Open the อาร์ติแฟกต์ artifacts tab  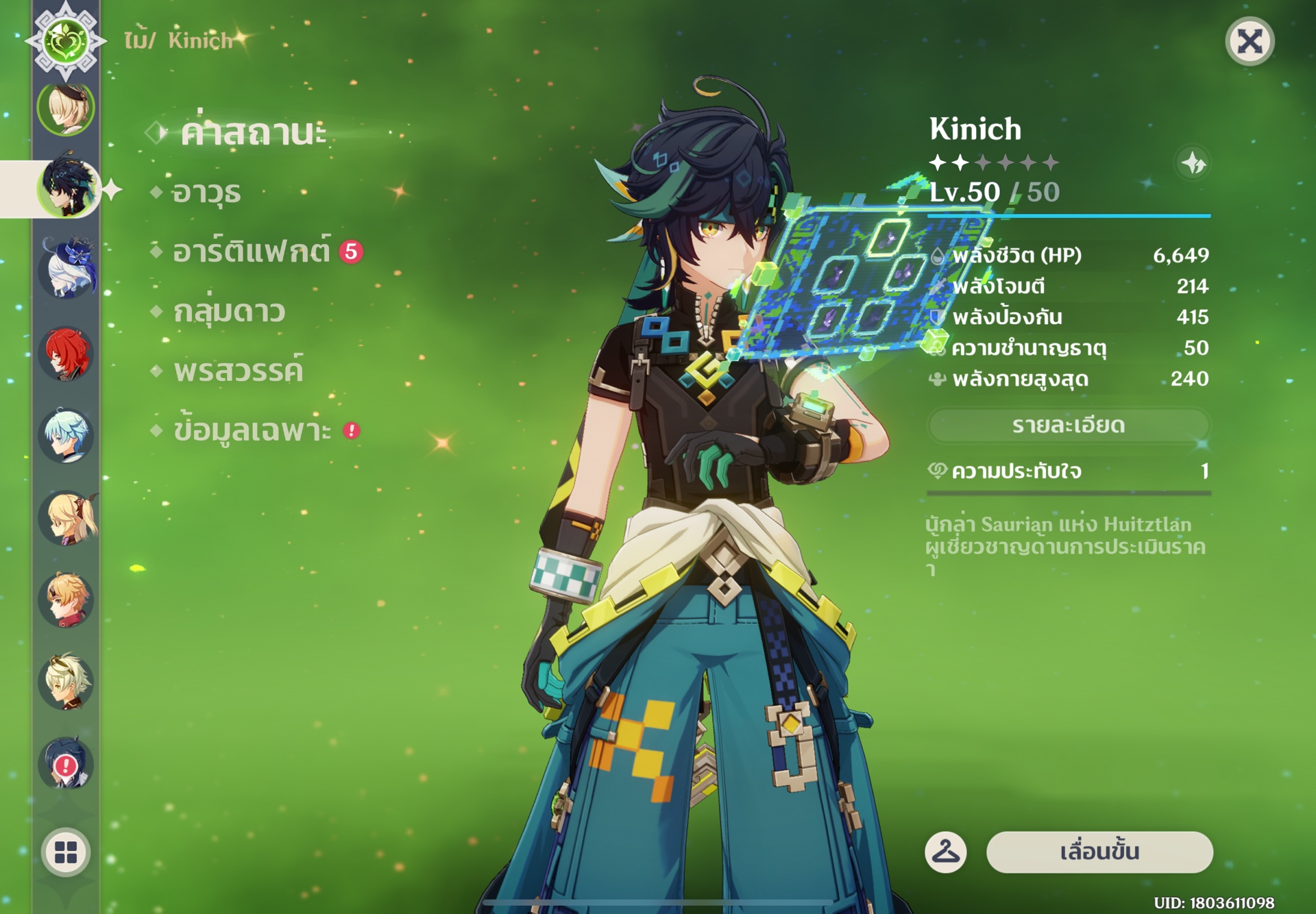coord(251,251)
